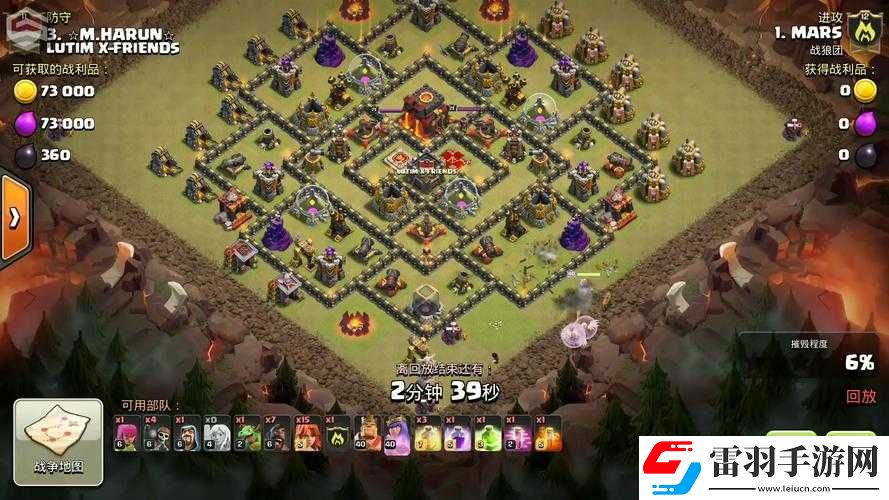Image resolution: width=889 pixels, height=500 pixels.
Task: Choose the Hog Rider troop card
Action: (276, 434)
